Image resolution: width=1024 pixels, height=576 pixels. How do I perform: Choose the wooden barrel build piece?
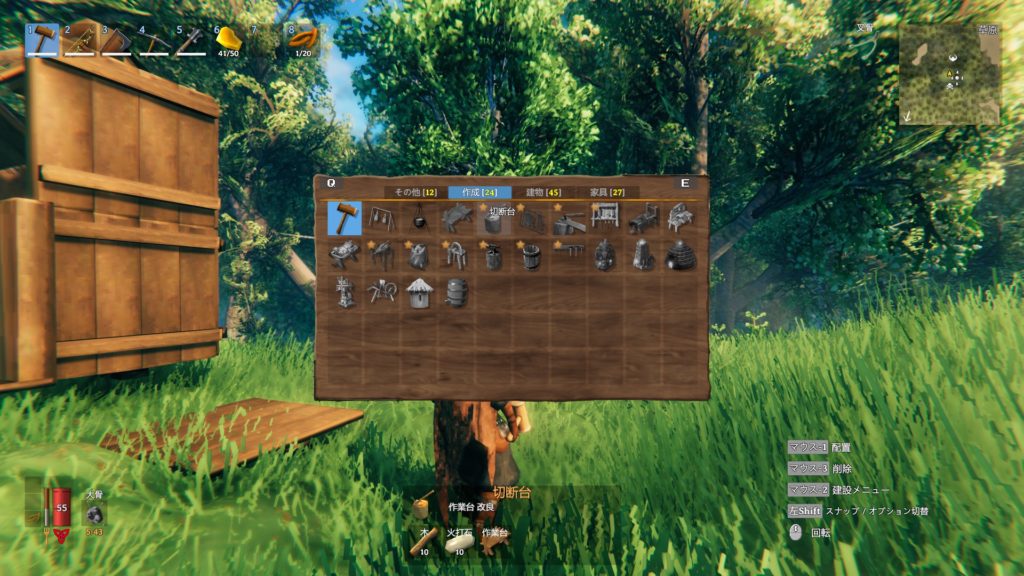pos(456,292)
